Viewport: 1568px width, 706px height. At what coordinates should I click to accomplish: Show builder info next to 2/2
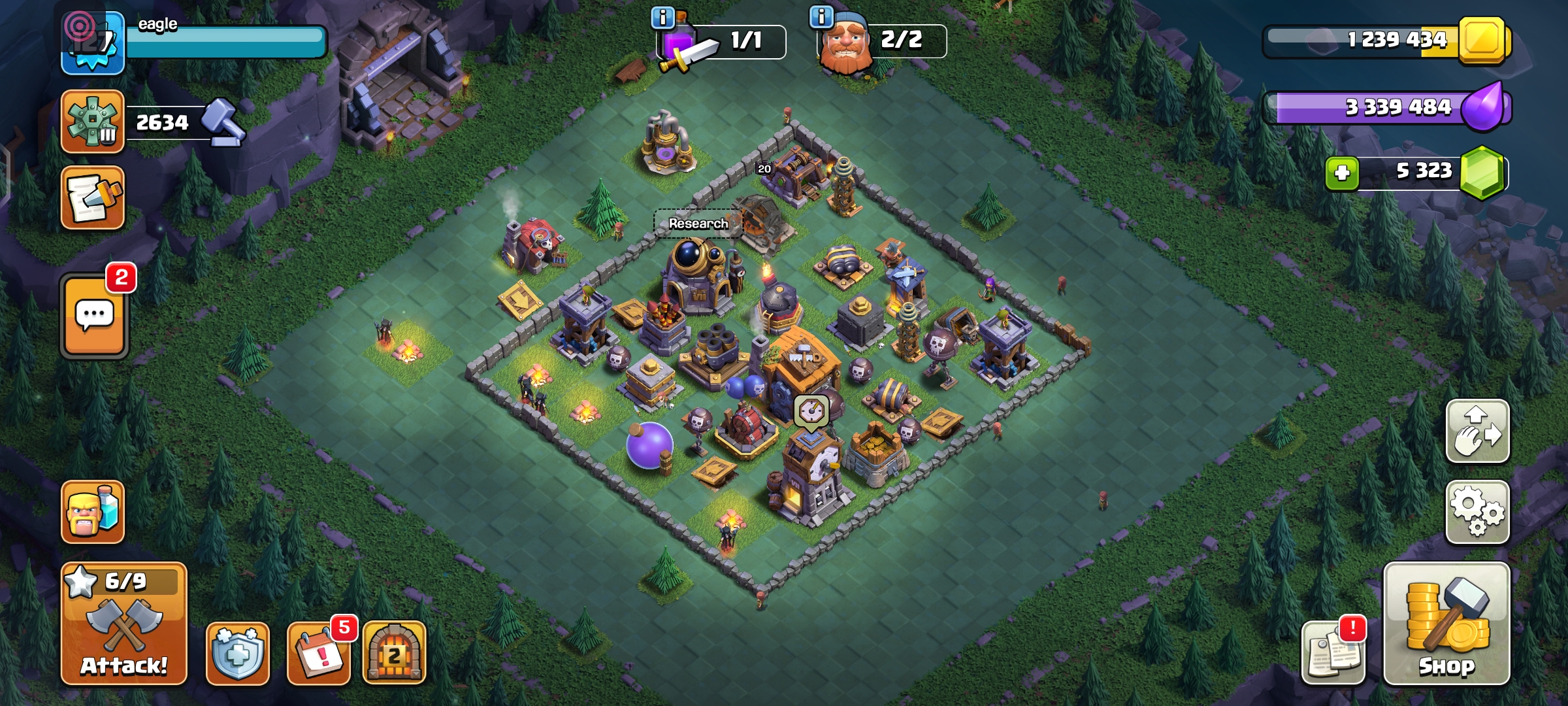coord(821,16)
